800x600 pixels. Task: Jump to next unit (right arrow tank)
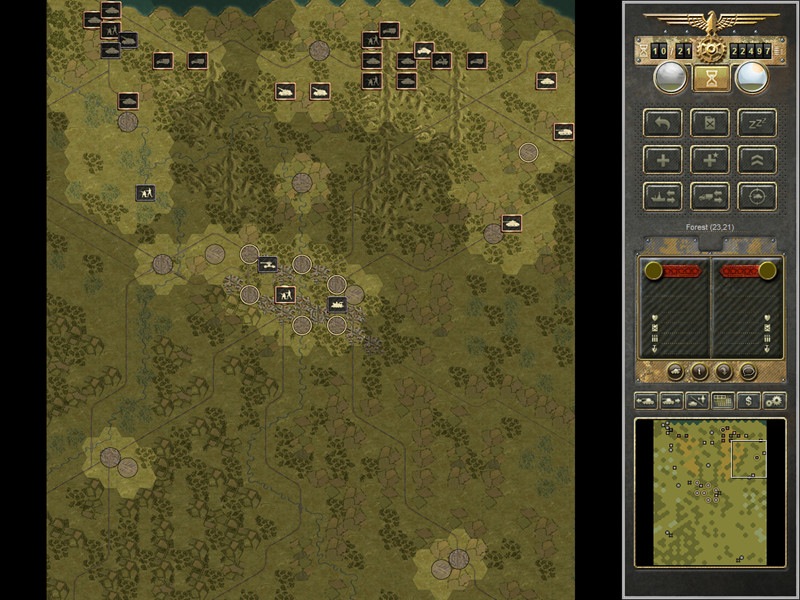[671, 401]
